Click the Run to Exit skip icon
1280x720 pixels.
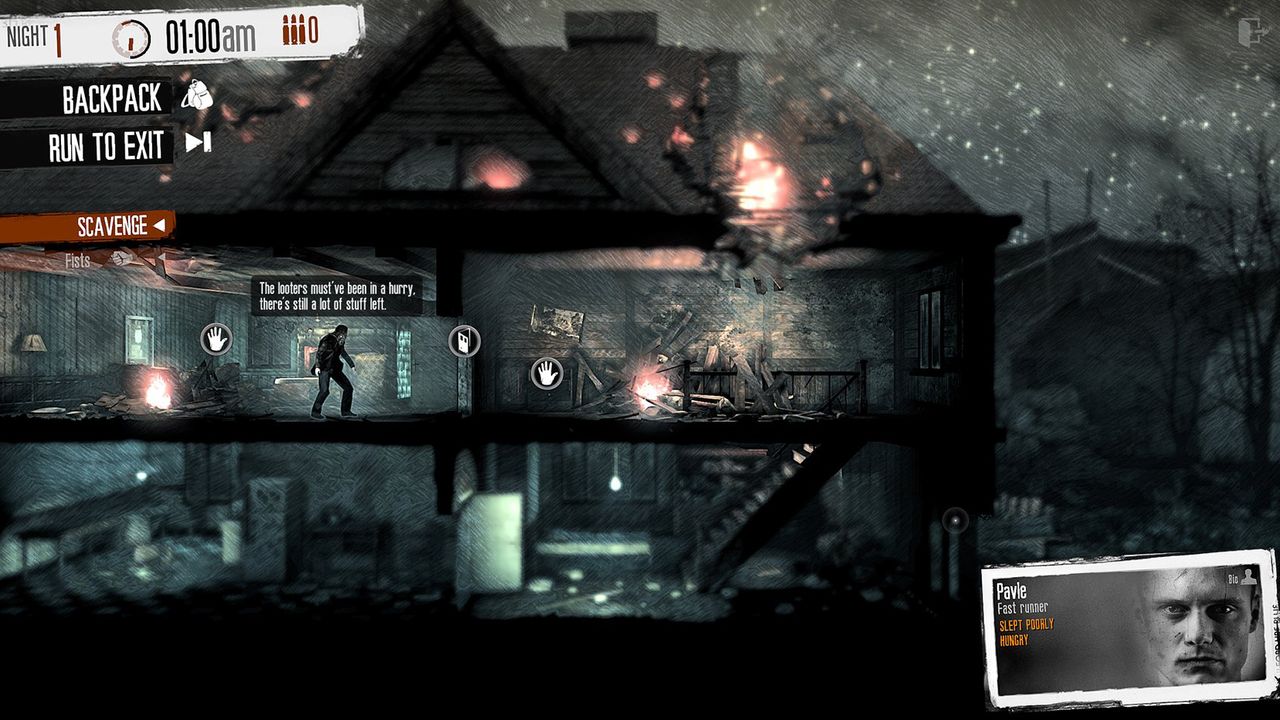pos(199,145)
